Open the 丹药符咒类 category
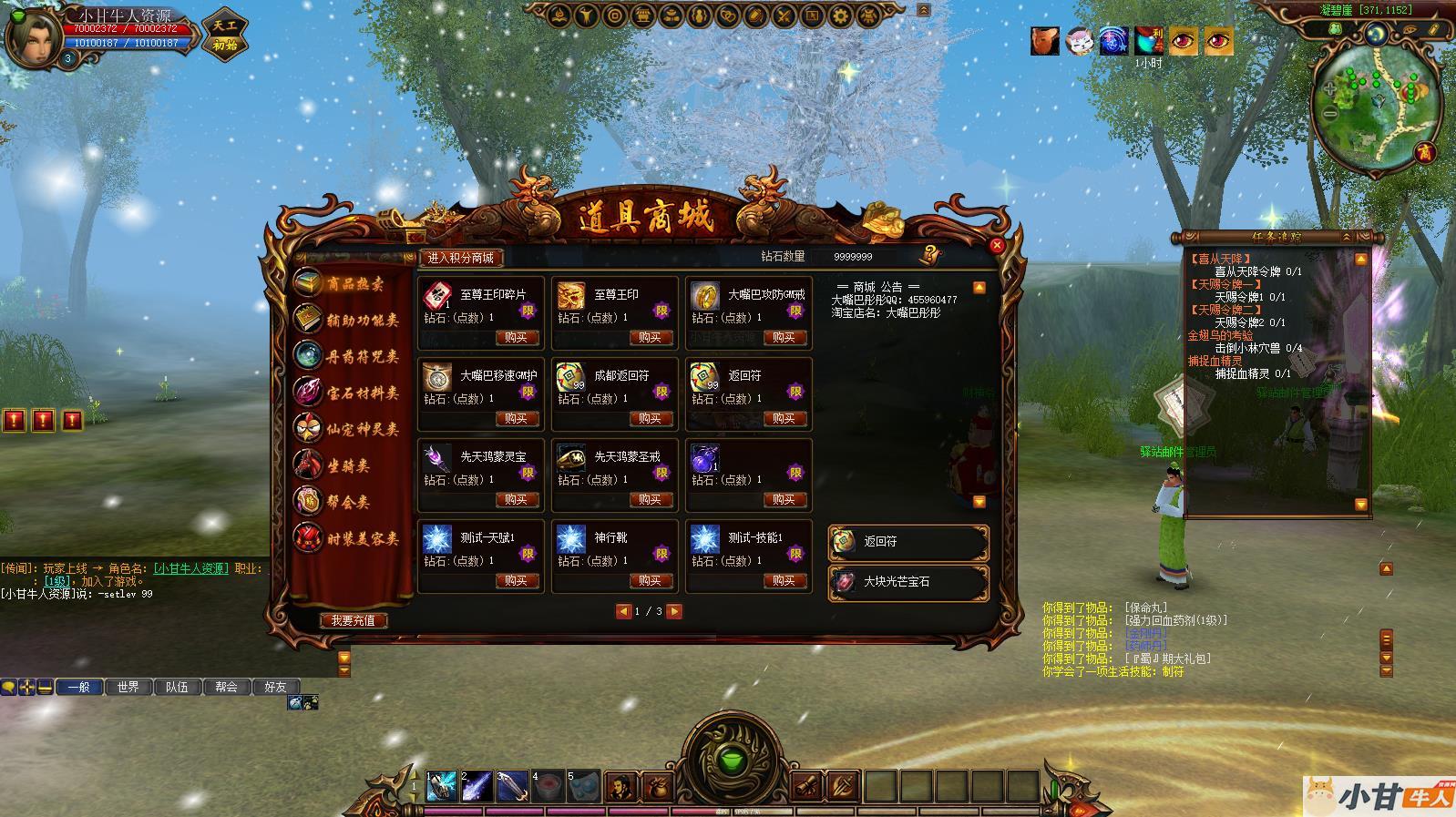Viewport: 1456px width, 817px height. point(349,357)
